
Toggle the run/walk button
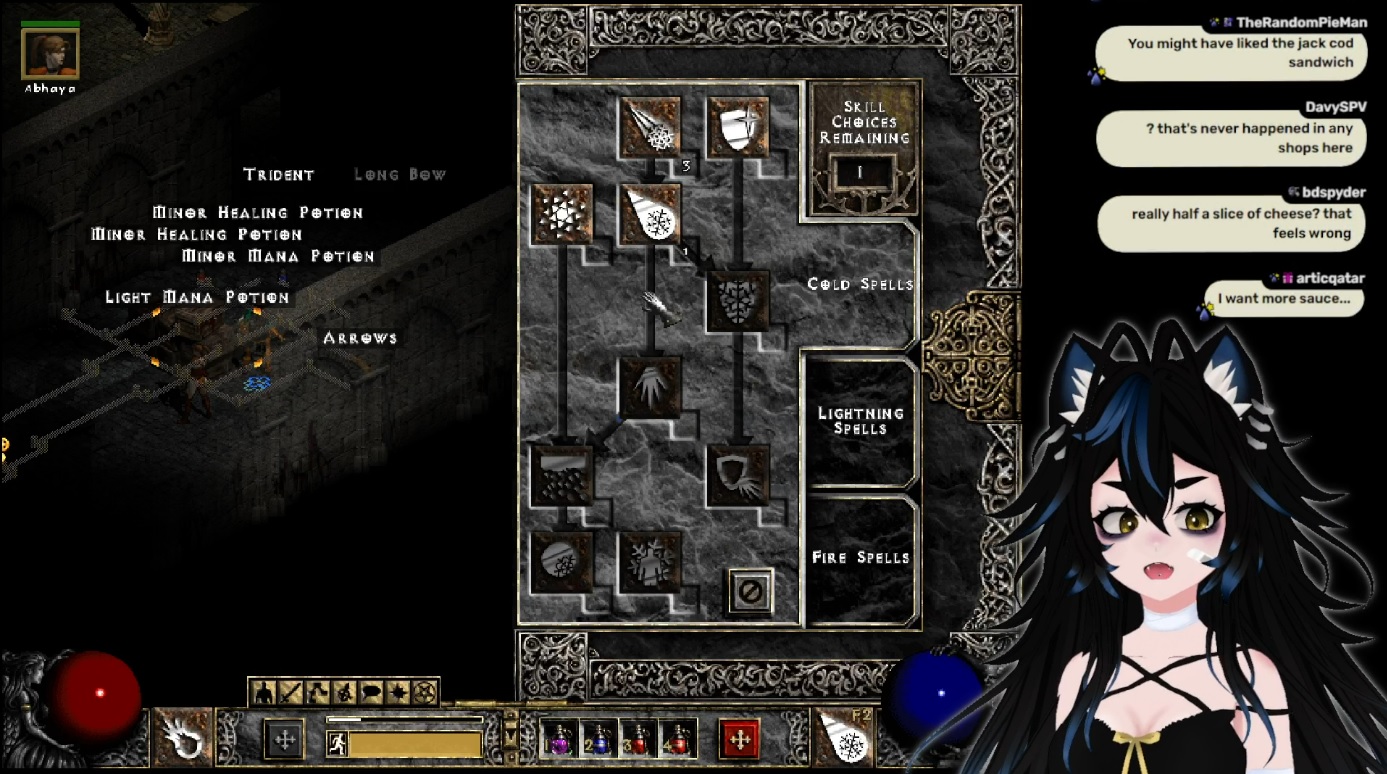click(x=337, y=743)
